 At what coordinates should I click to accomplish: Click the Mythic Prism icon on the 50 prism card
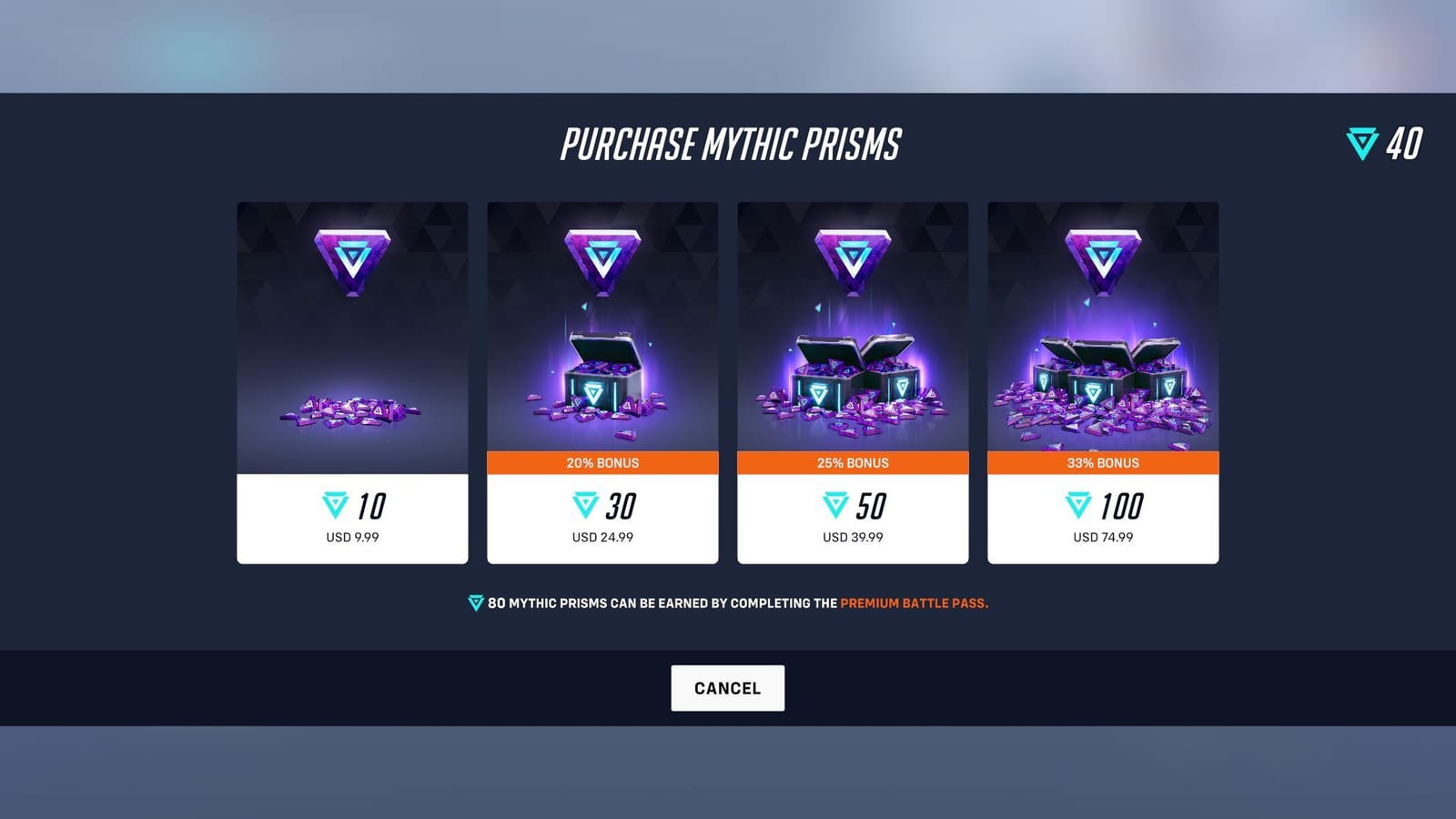pyautogui.click(x=853, y=255)
